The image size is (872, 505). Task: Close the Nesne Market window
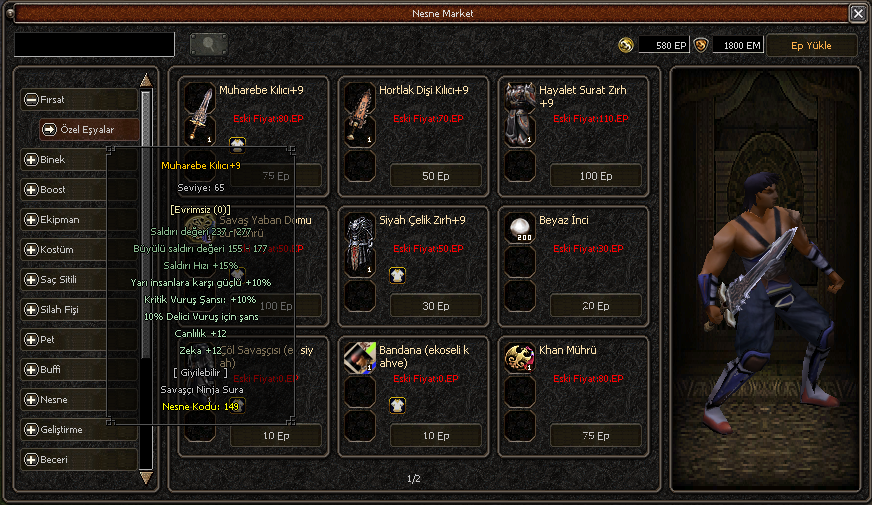click(858, 14)
